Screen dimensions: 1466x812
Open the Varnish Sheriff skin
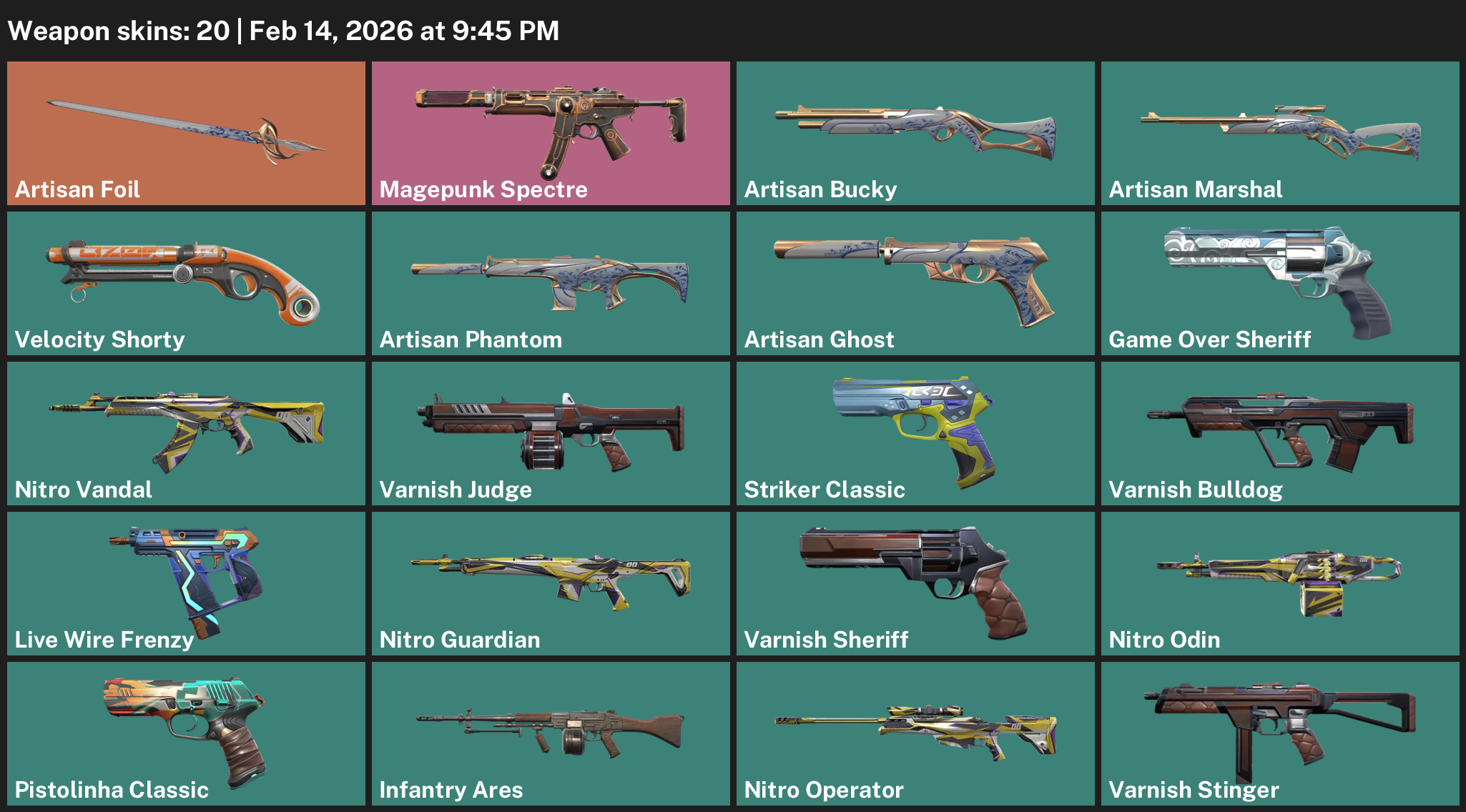point(915,583)
